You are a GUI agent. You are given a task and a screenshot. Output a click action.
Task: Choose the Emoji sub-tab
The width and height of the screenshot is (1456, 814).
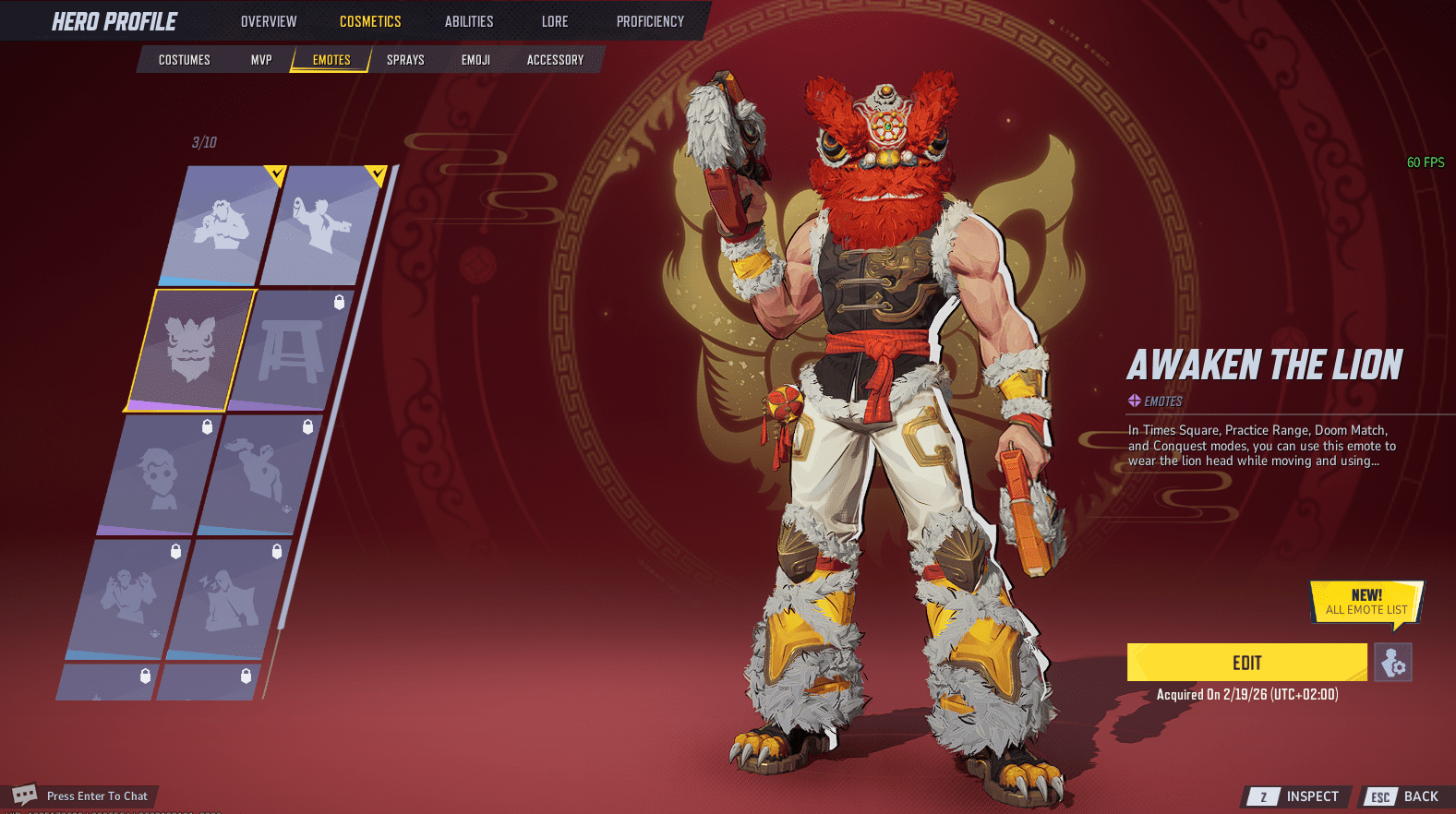point(475,60)
